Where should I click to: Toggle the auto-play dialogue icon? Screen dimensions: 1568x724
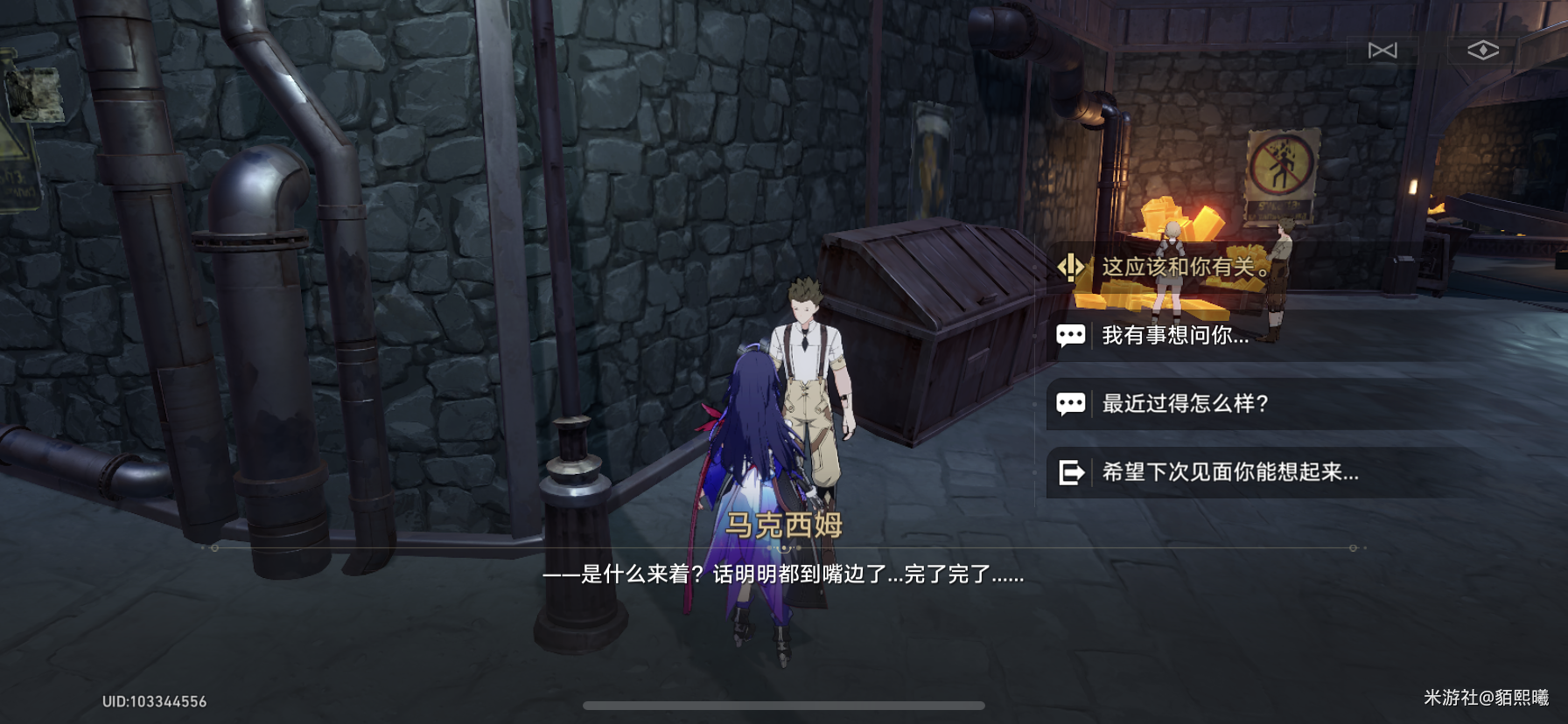(x=1382, y=51)
